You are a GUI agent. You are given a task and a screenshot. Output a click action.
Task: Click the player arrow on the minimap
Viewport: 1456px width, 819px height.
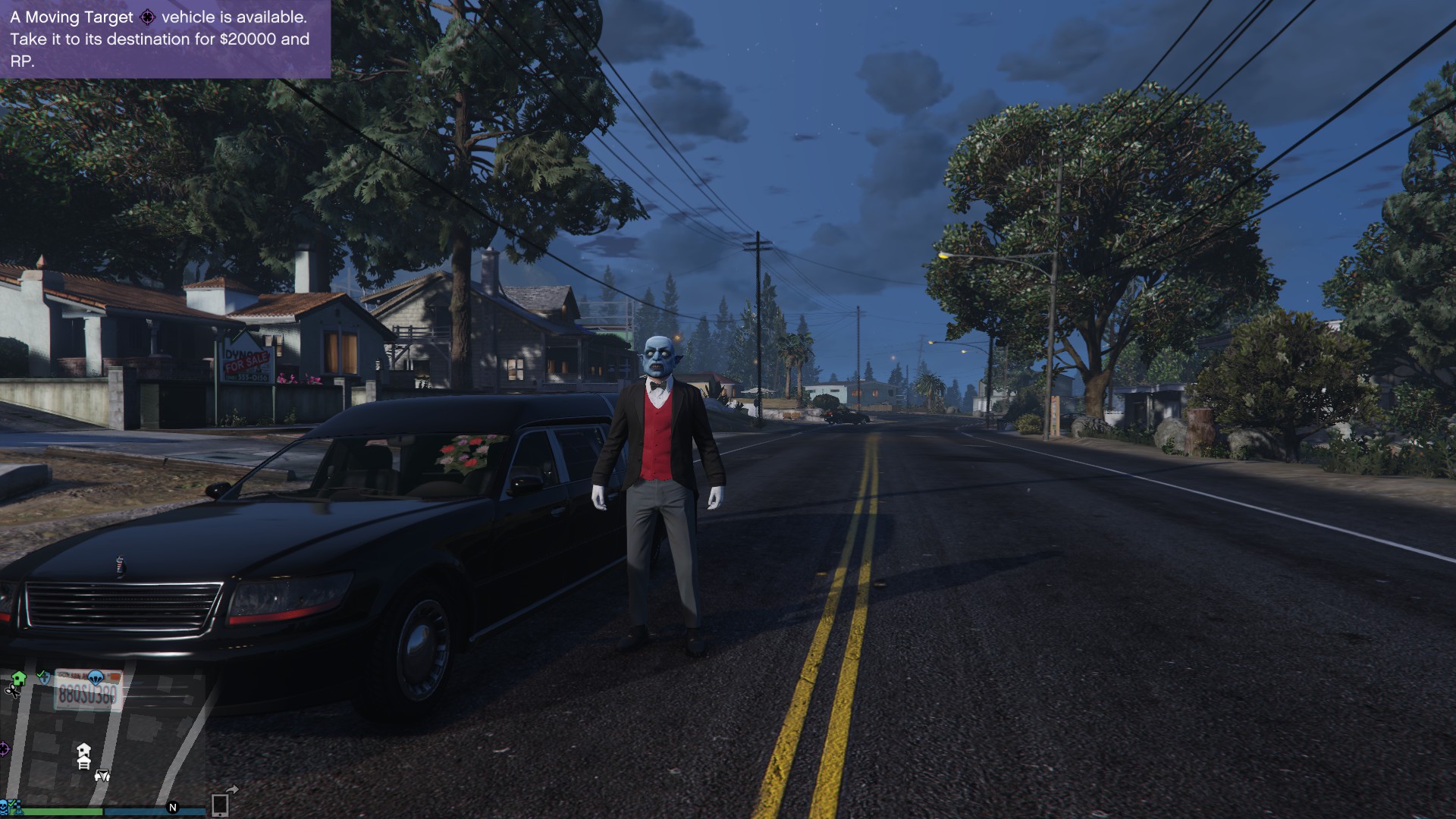point(102,776)
